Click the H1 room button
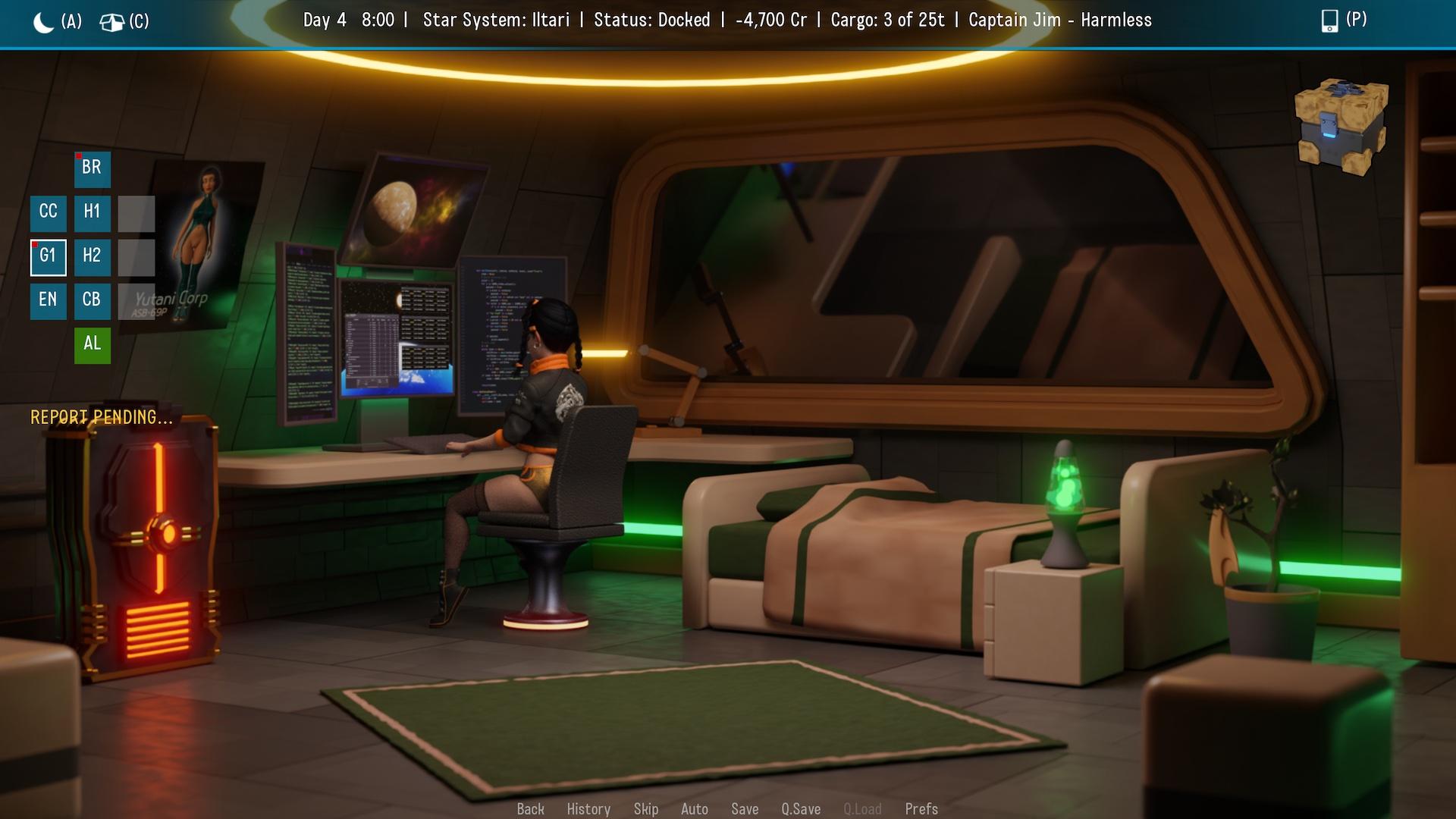This screenshot has height=819, width=1456. click(92, 213)
